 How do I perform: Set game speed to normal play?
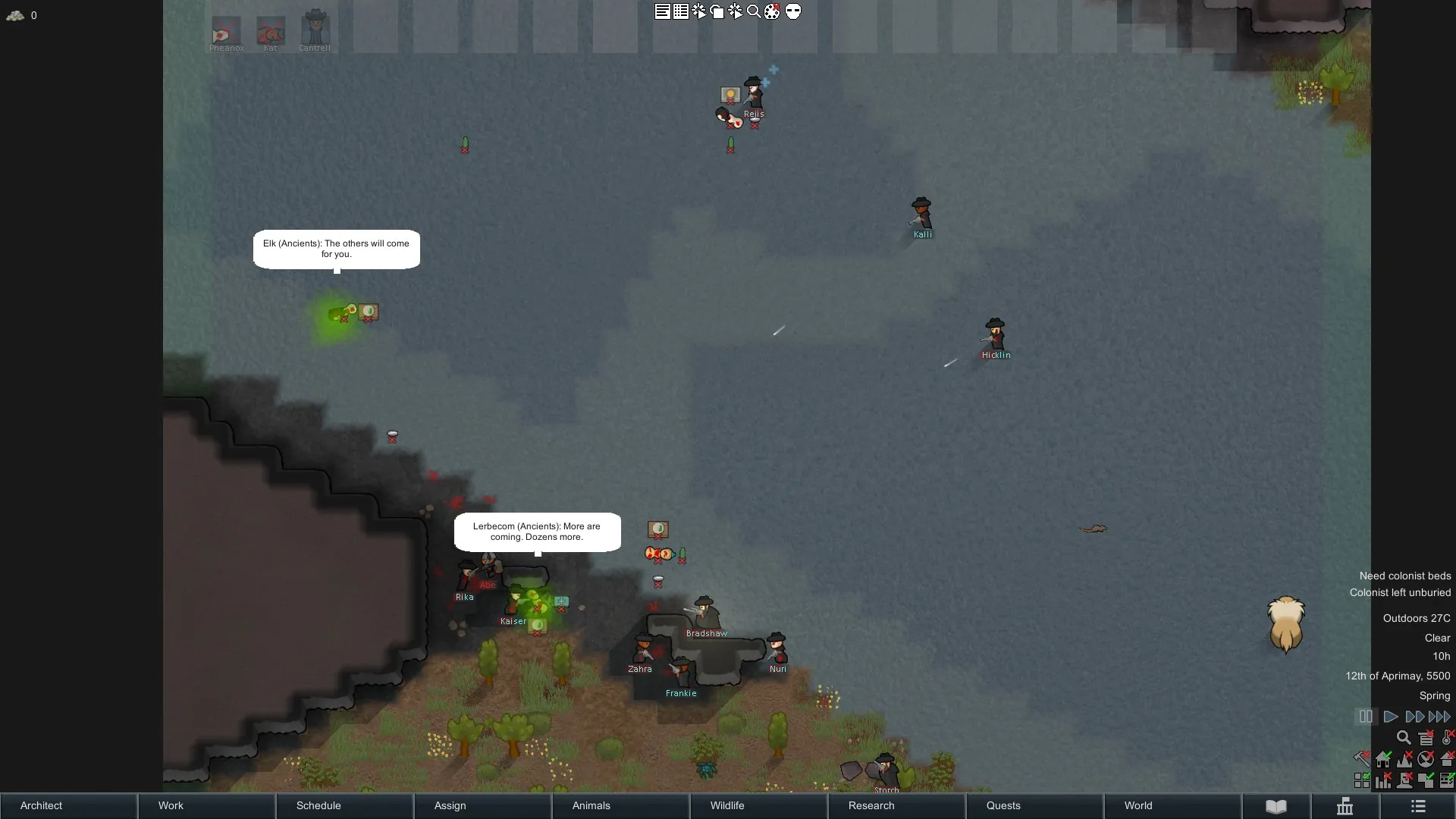point(1391,717)
